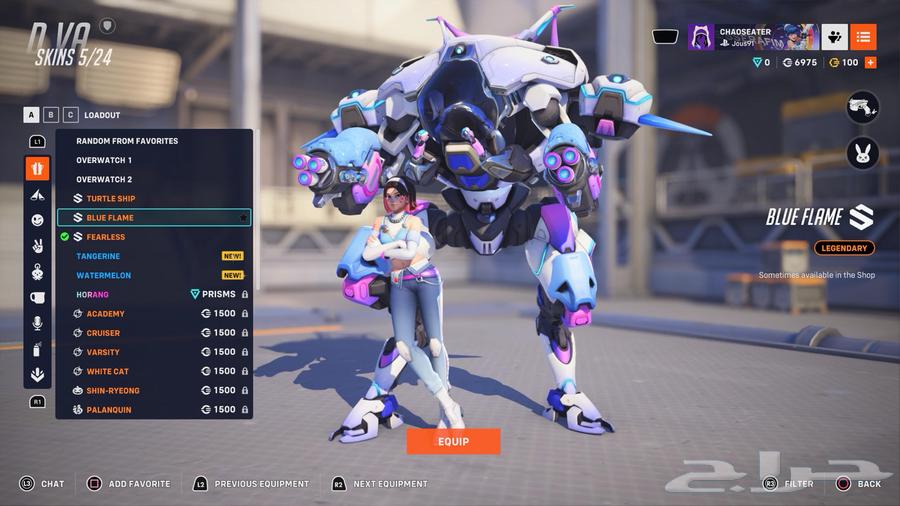Pick the Palanquin skin
The image size is (900, 506).
110,409
